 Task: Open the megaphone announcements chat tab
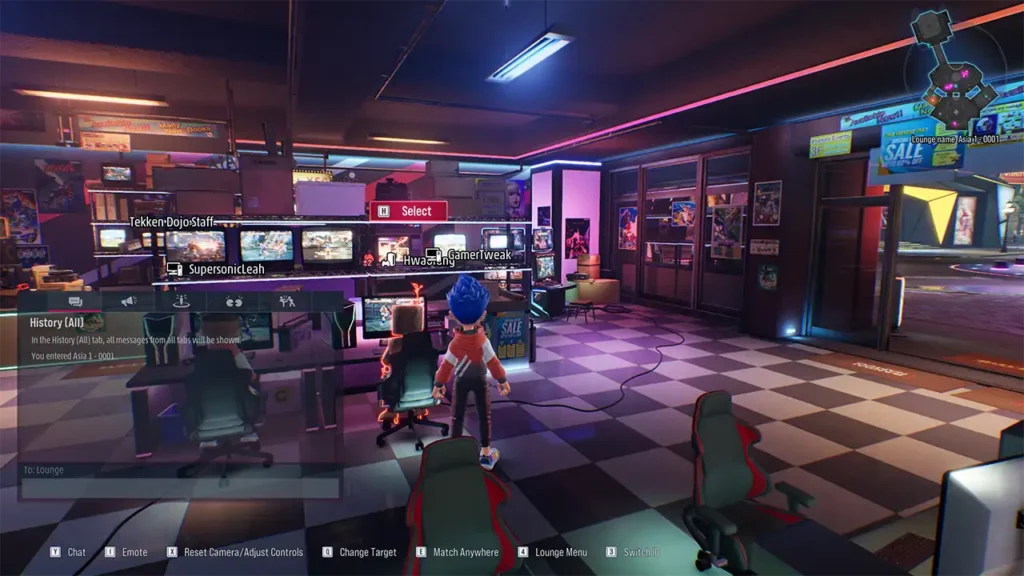point(128,301)
